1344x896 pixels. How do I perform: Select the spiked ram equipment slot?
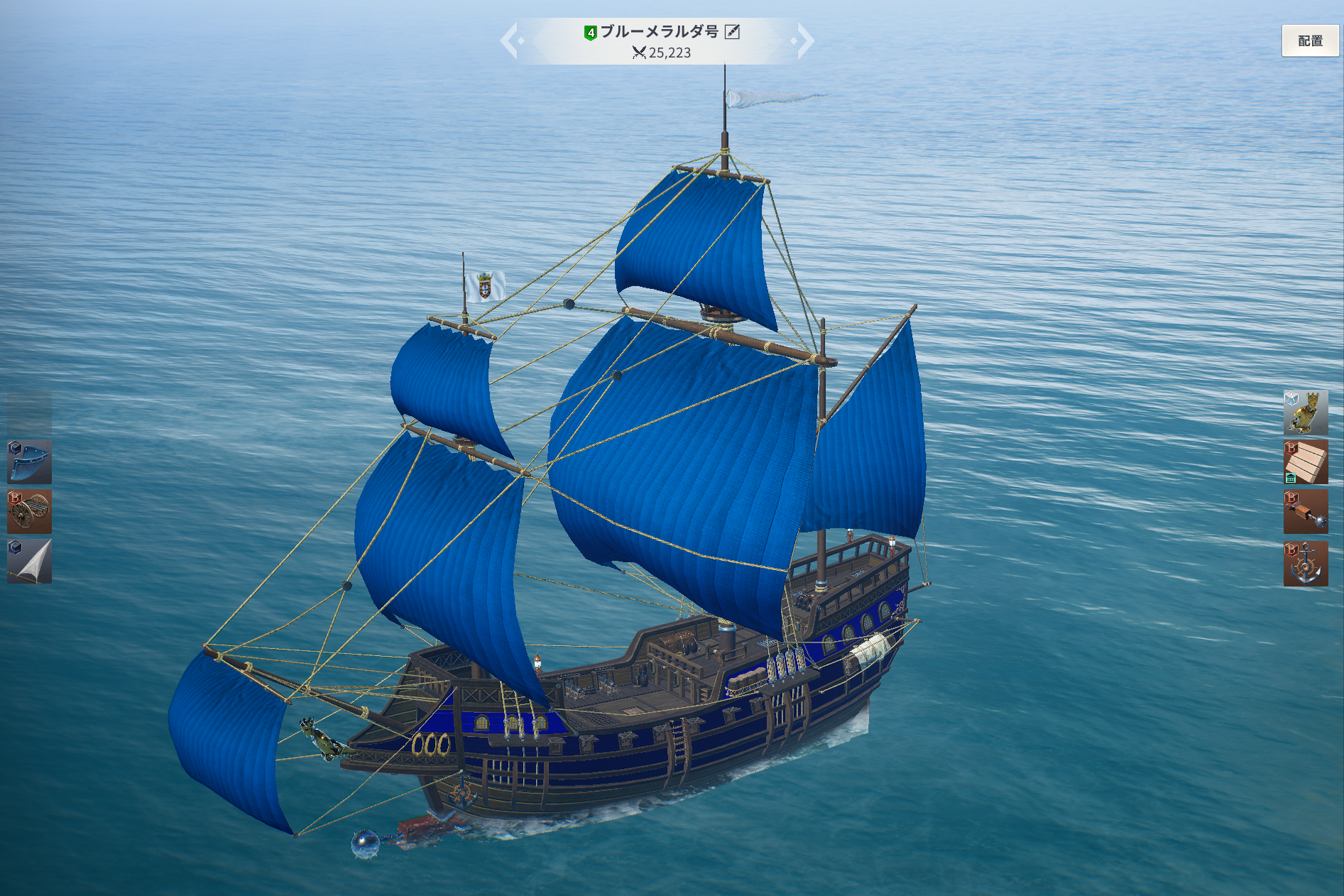(x=1306, y=512)
